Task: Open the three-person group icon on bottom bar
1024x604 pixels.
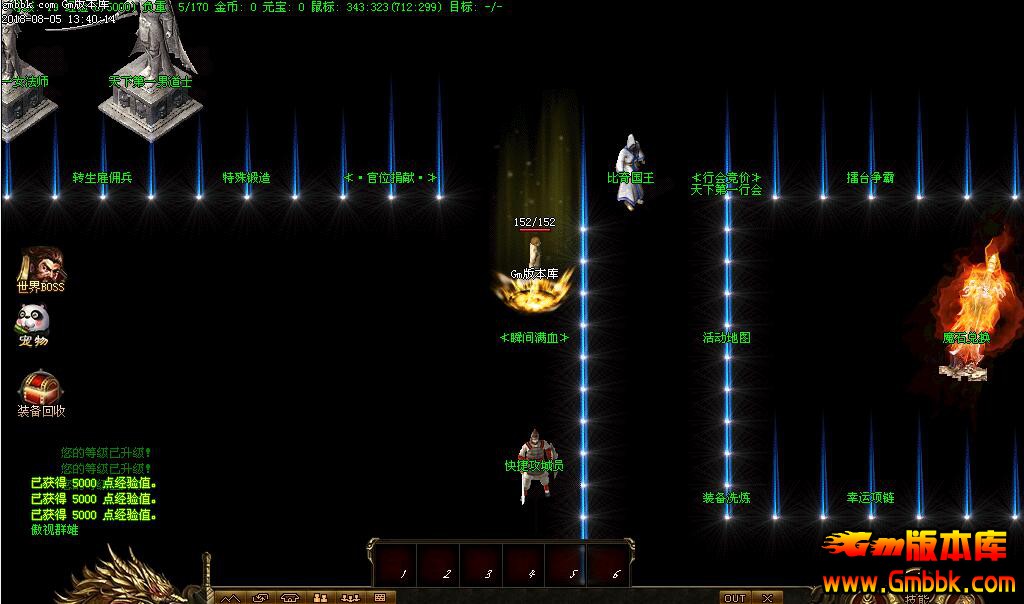Action: click(350, 598)
